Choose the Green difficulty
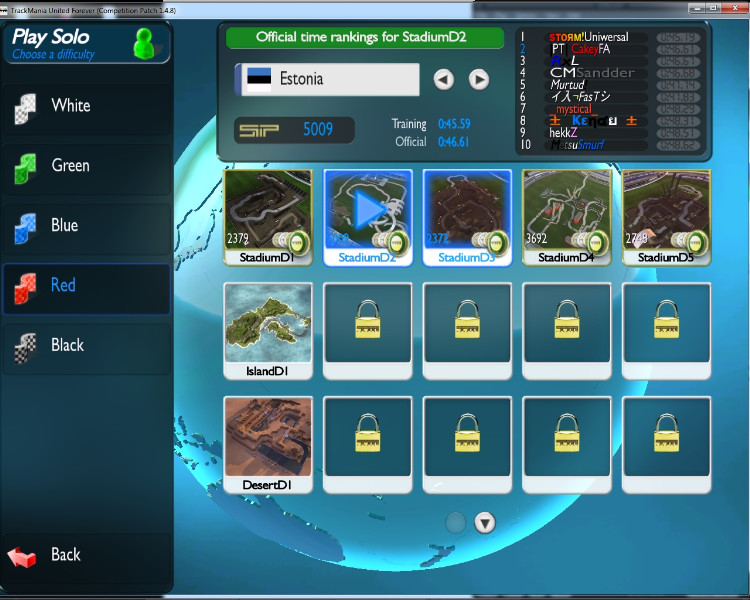750x600 pixels. tap(84, 166)
